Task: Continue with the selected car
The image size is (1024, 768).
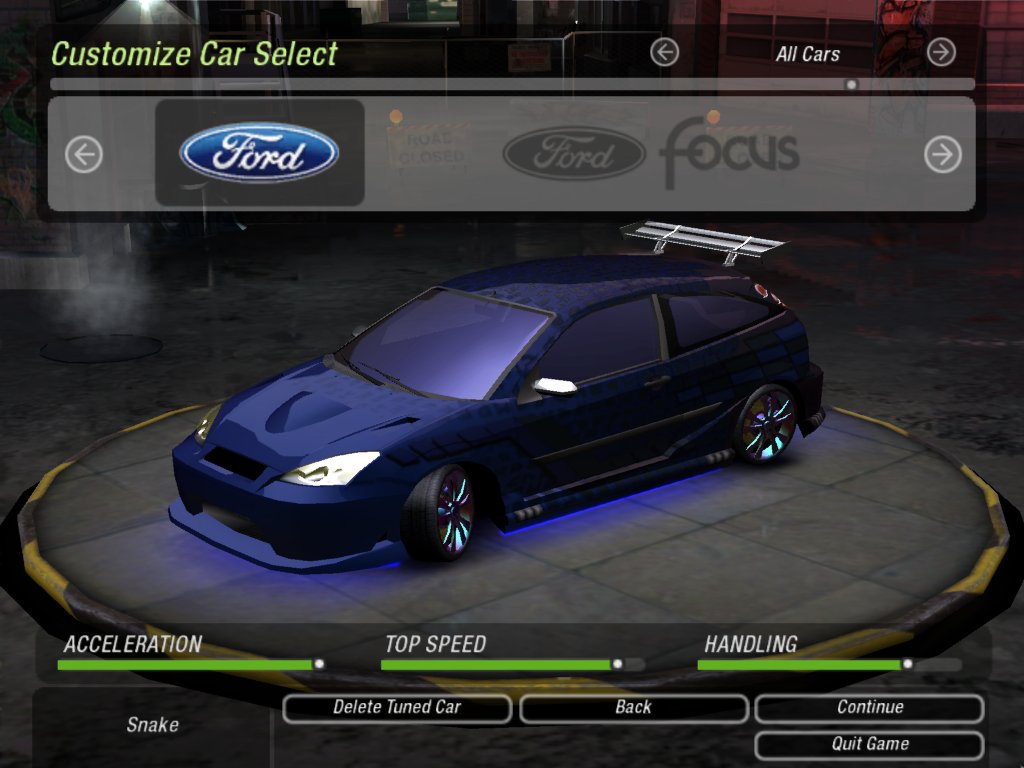Action: click(x=869, y=708)
